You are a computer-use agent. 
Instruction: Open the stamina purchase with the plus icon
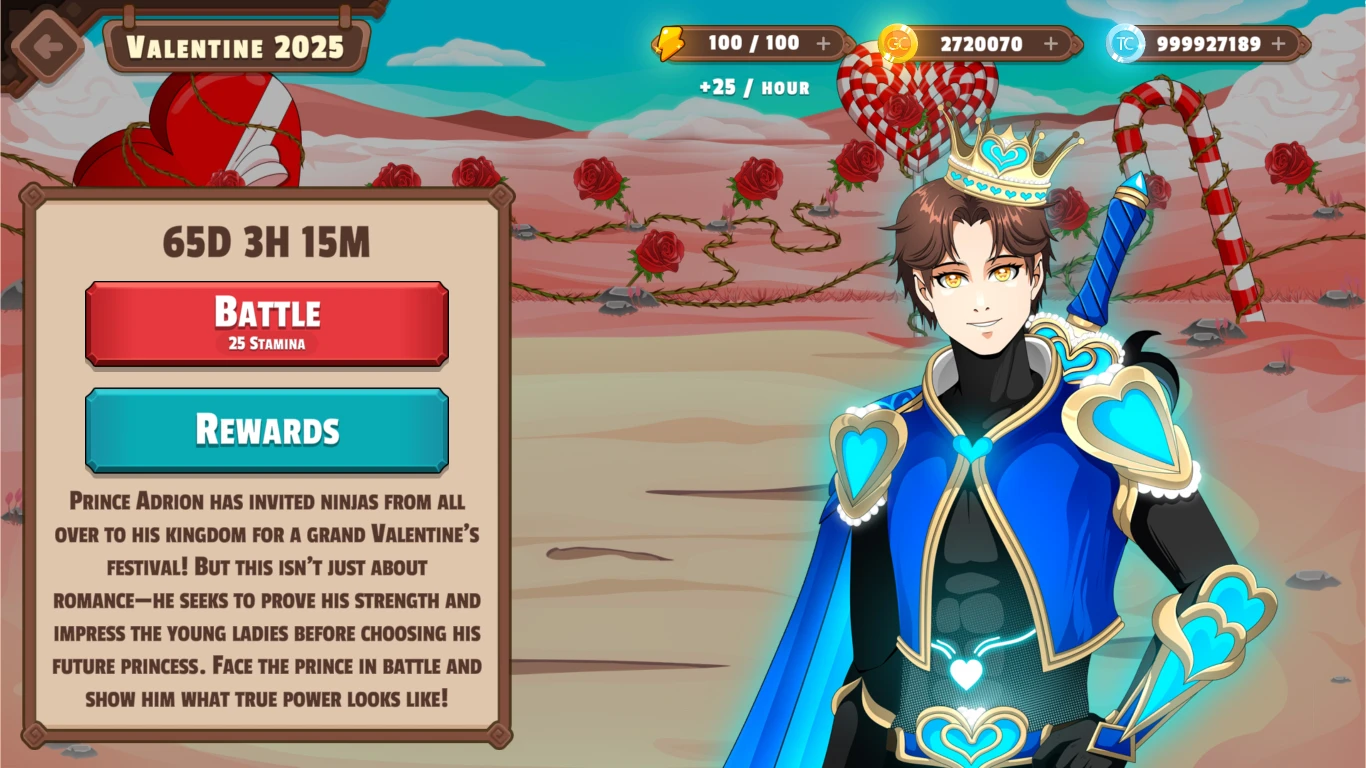[824, 43]
